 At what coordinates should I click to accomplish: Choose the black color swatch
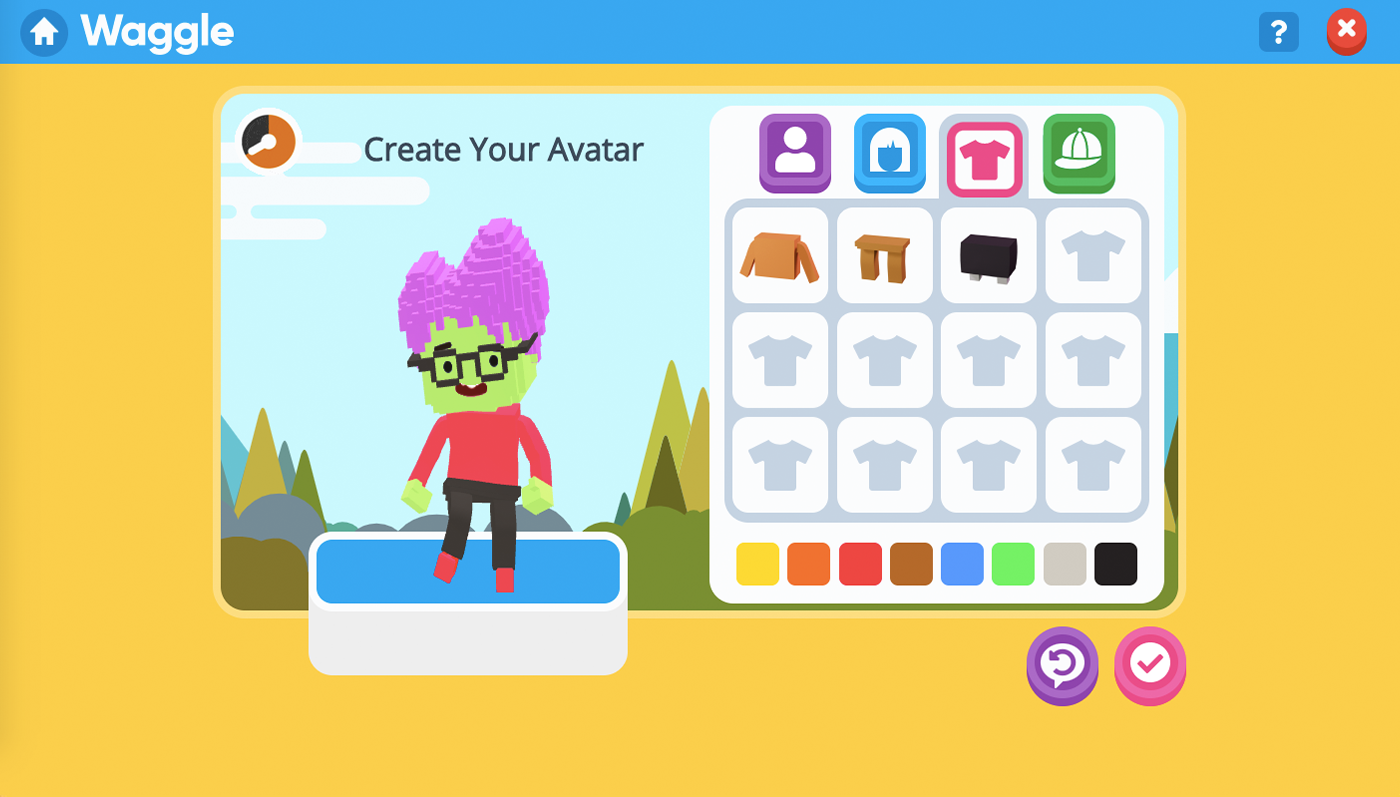1116,564
